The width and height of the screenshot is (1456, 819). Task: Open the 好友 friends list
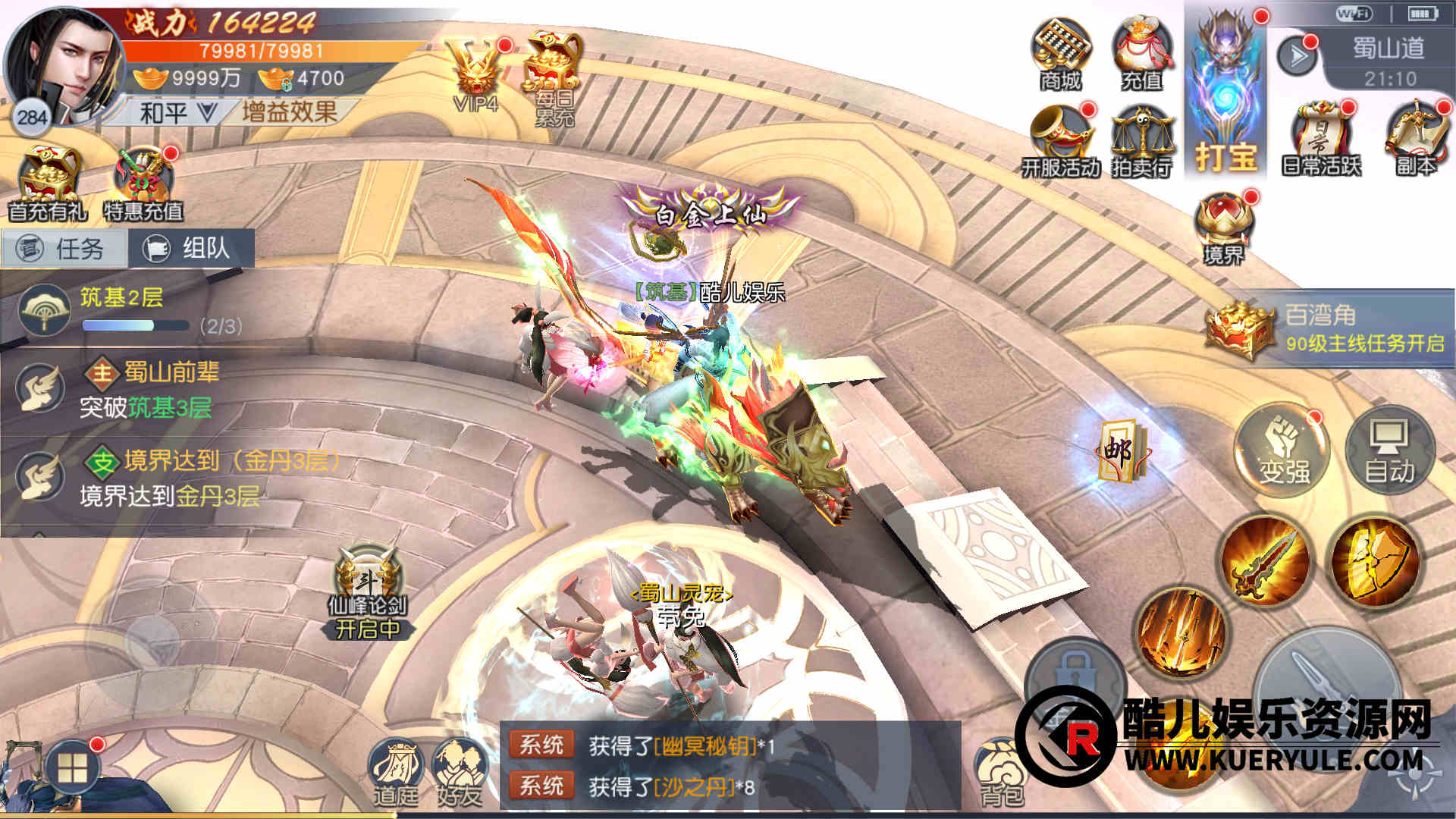tap(460, 771)
